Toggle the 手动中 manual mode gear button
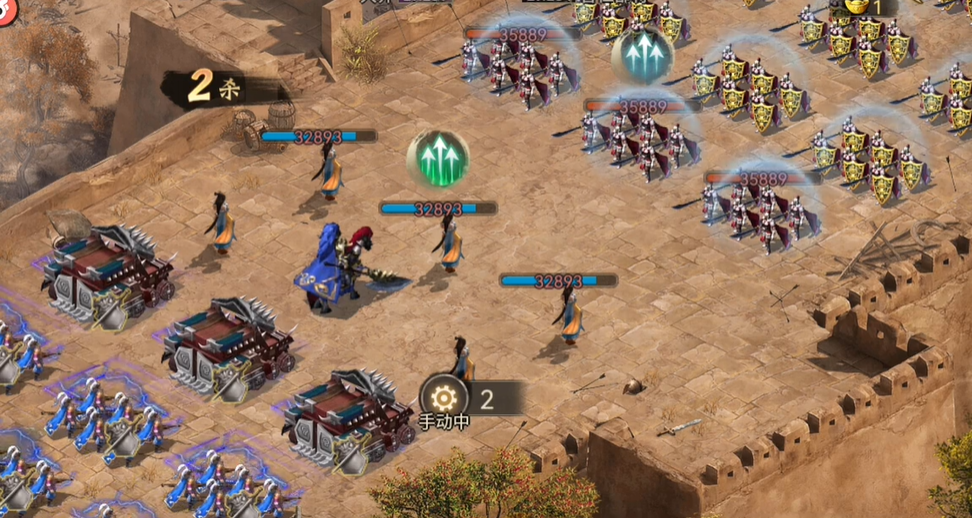The width and height of the screenshot is (972, 518). [x=442, y=398]
